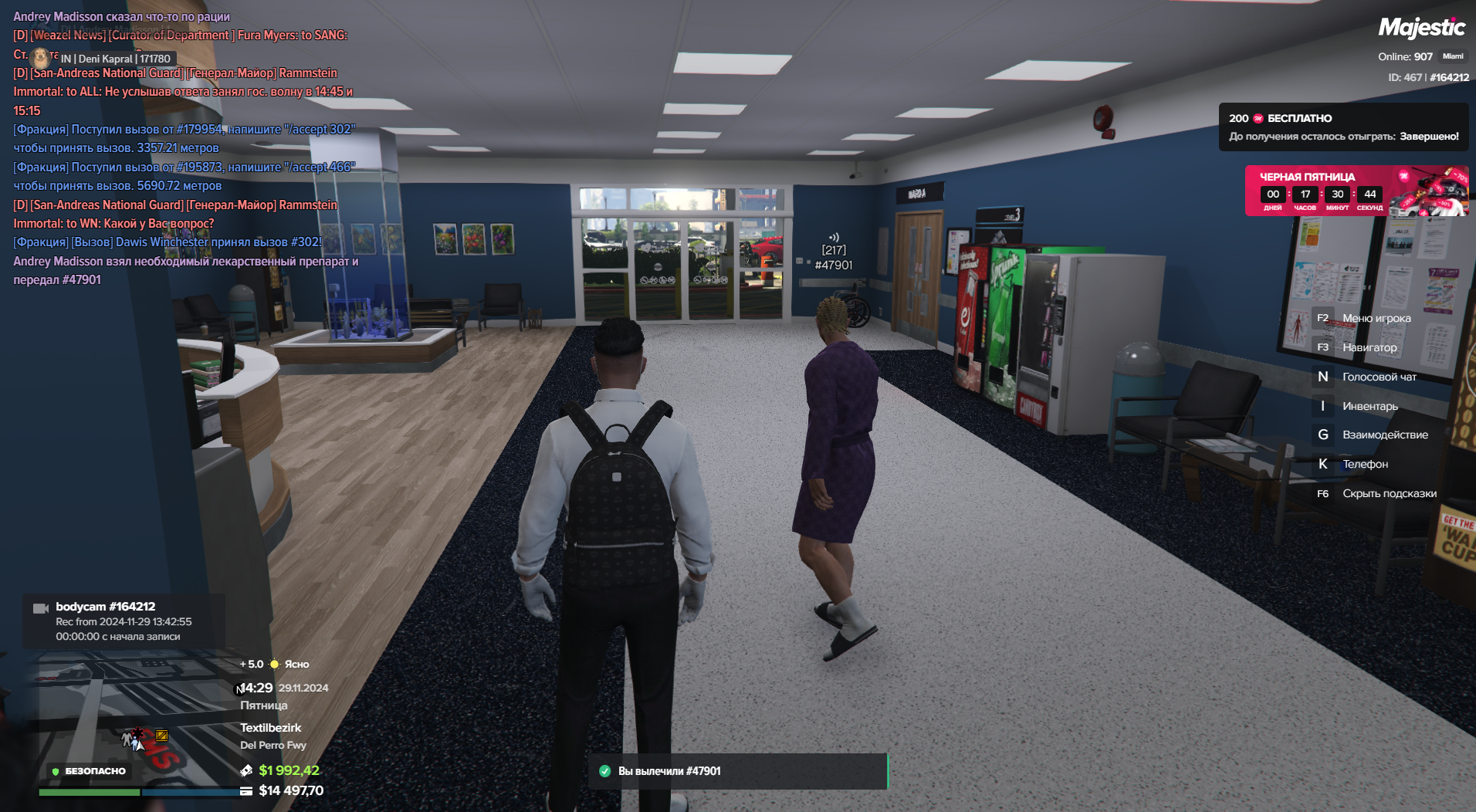Click the bodycam recording panel
The width and height of the screenshot is (1476, 812).
[124, 621]
